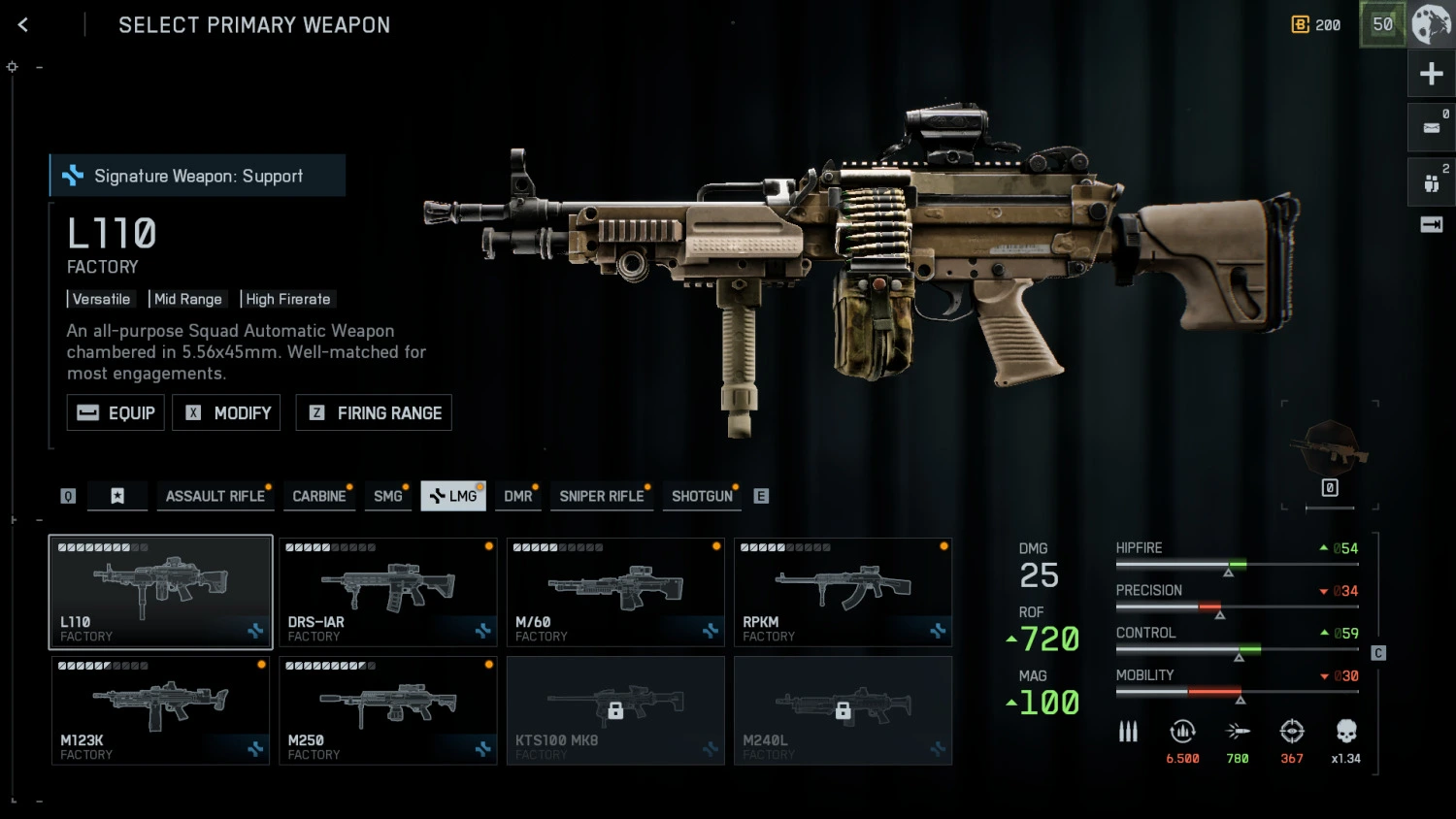Open the favorites bookmark tab

[x=117, y=496]
